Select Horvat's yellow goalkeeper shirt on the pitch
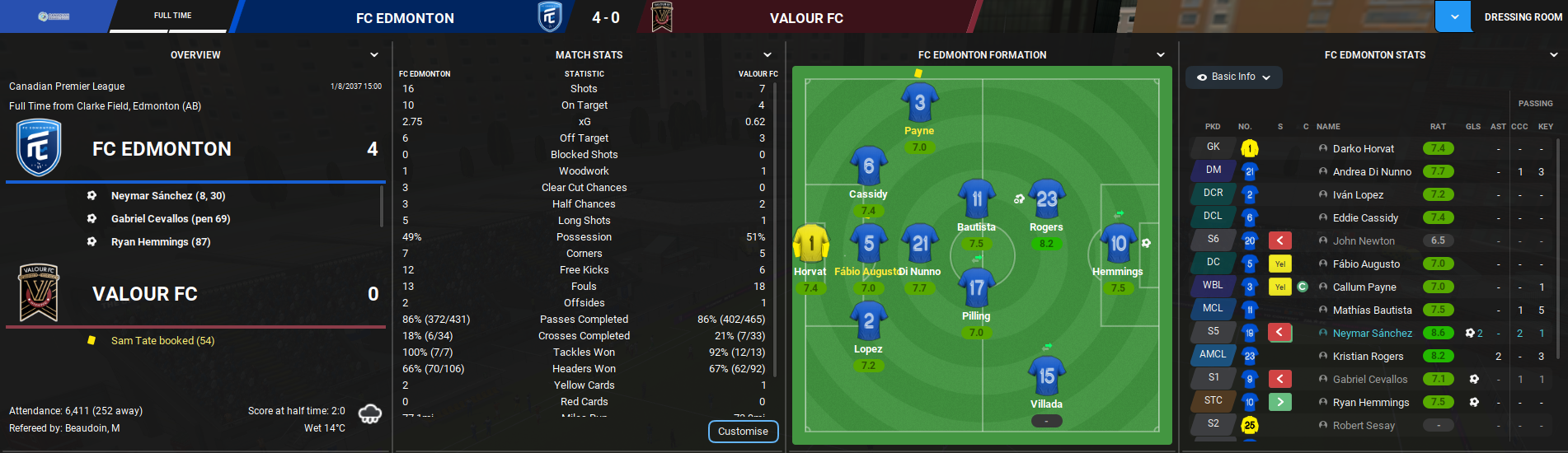The image size is (1568, 453). click(x=811, y=244)
